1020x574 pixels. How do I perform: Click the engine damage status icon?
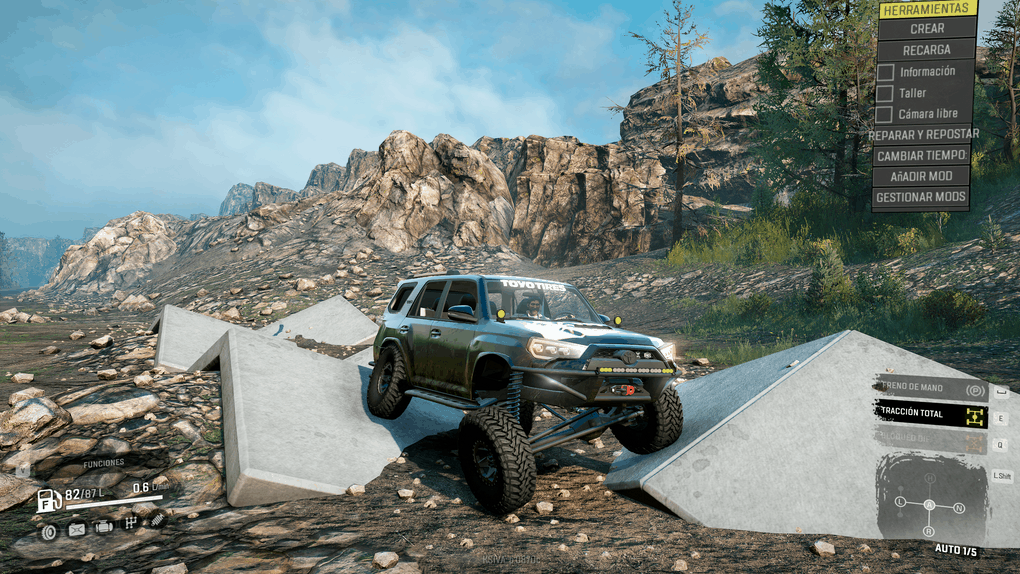pos(103,527)
